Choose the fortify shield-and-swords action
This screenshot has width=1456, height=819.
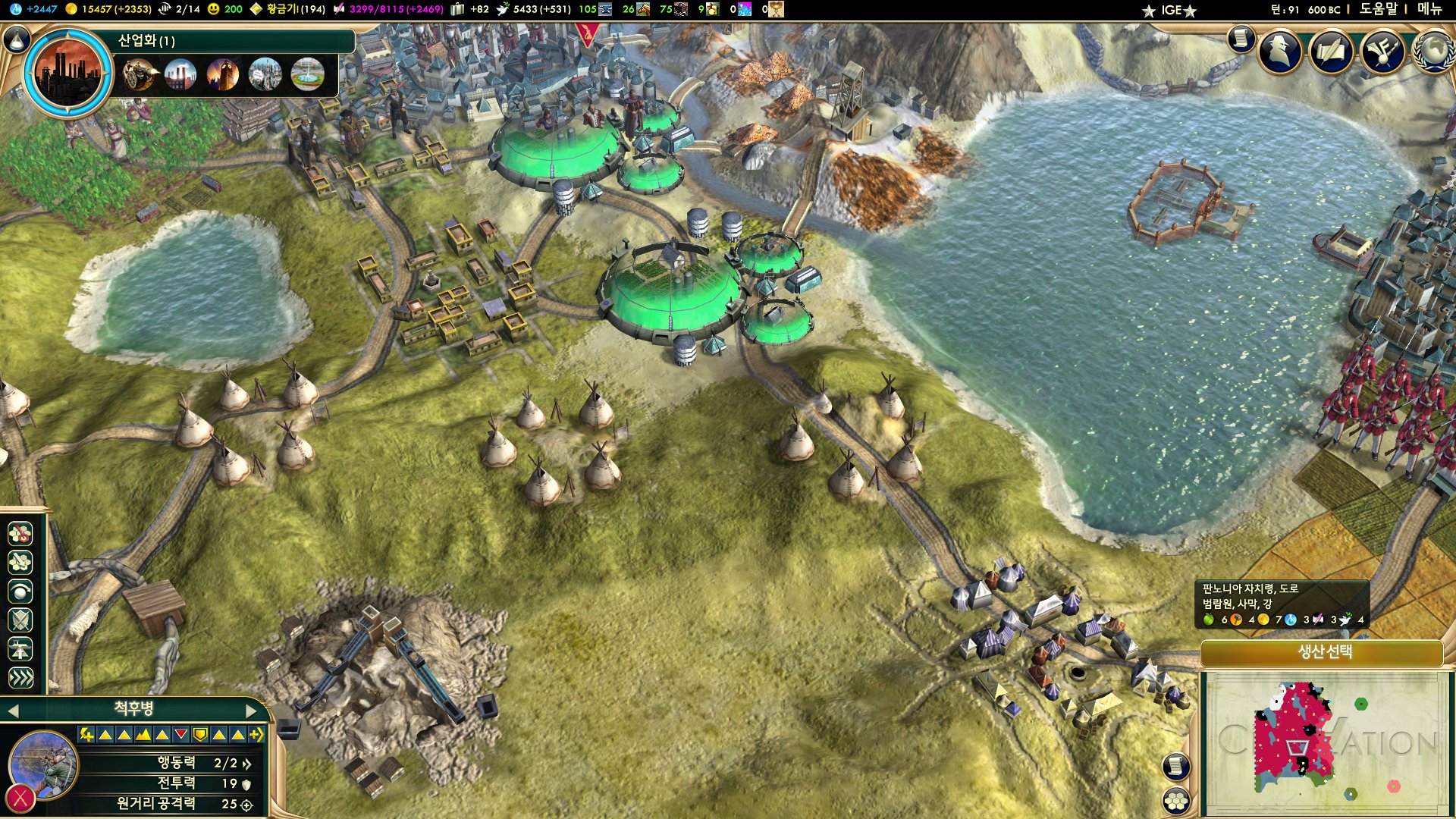click(x=20, y=620)
